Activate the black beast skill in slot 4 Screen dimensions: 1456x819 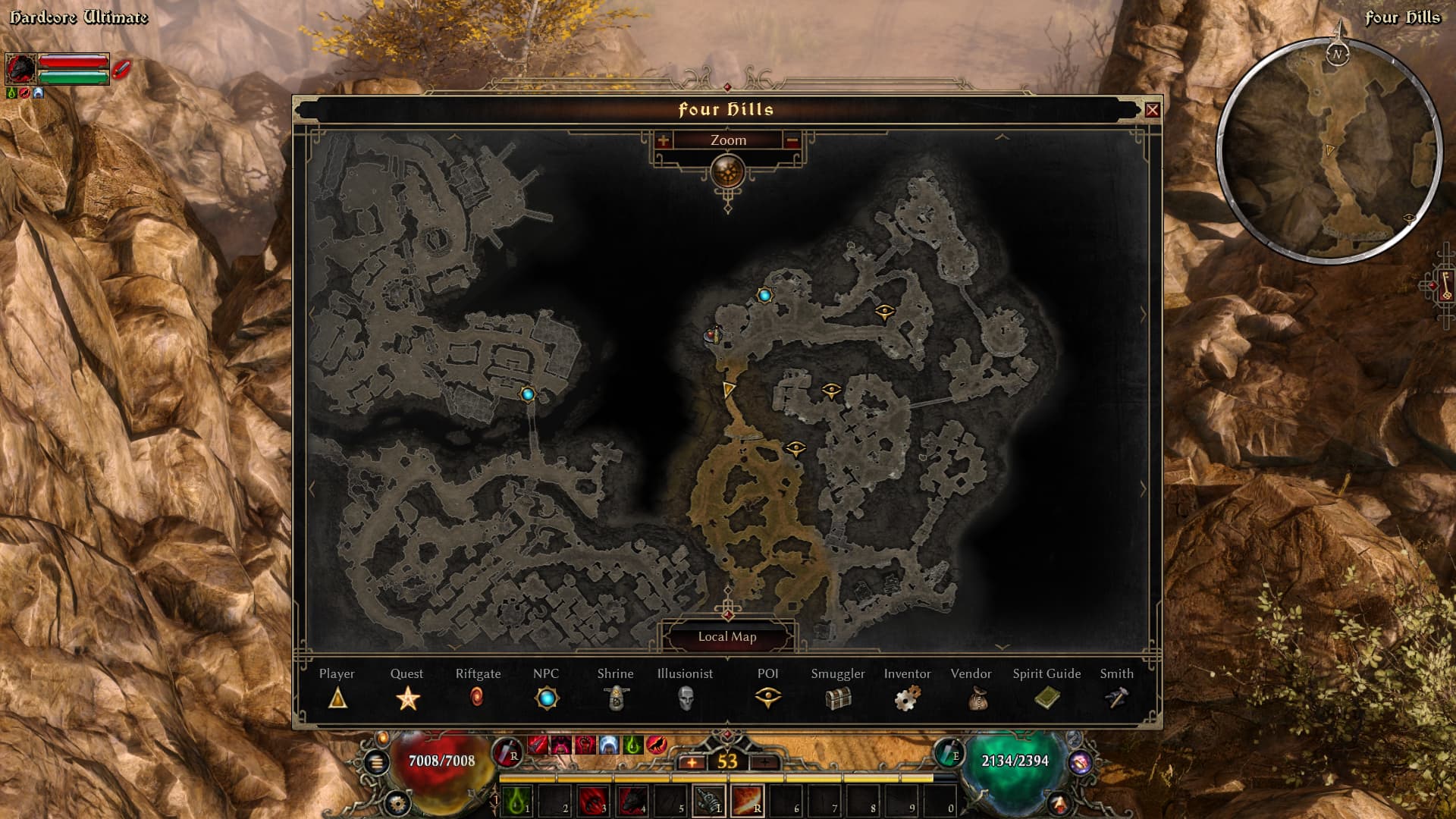point(632,801)
